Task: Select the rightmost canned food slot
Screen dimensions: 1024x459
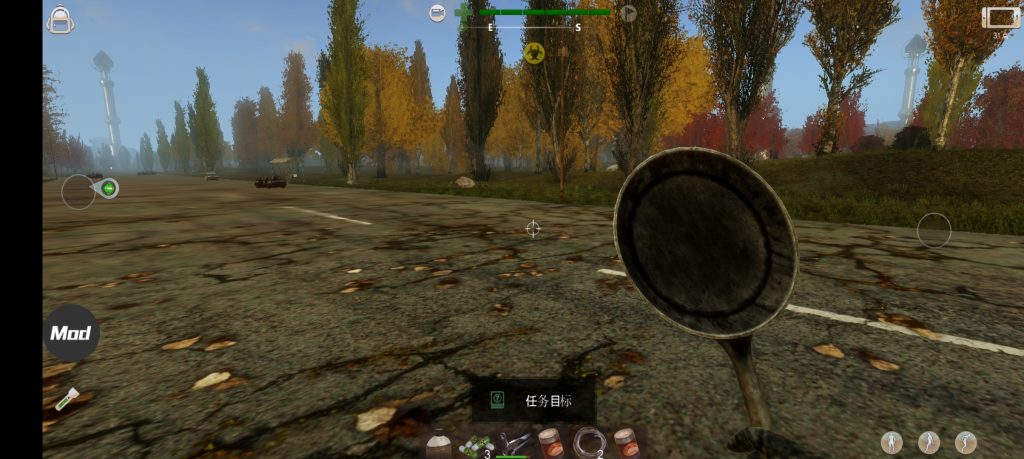Action: tap(626, 442)
